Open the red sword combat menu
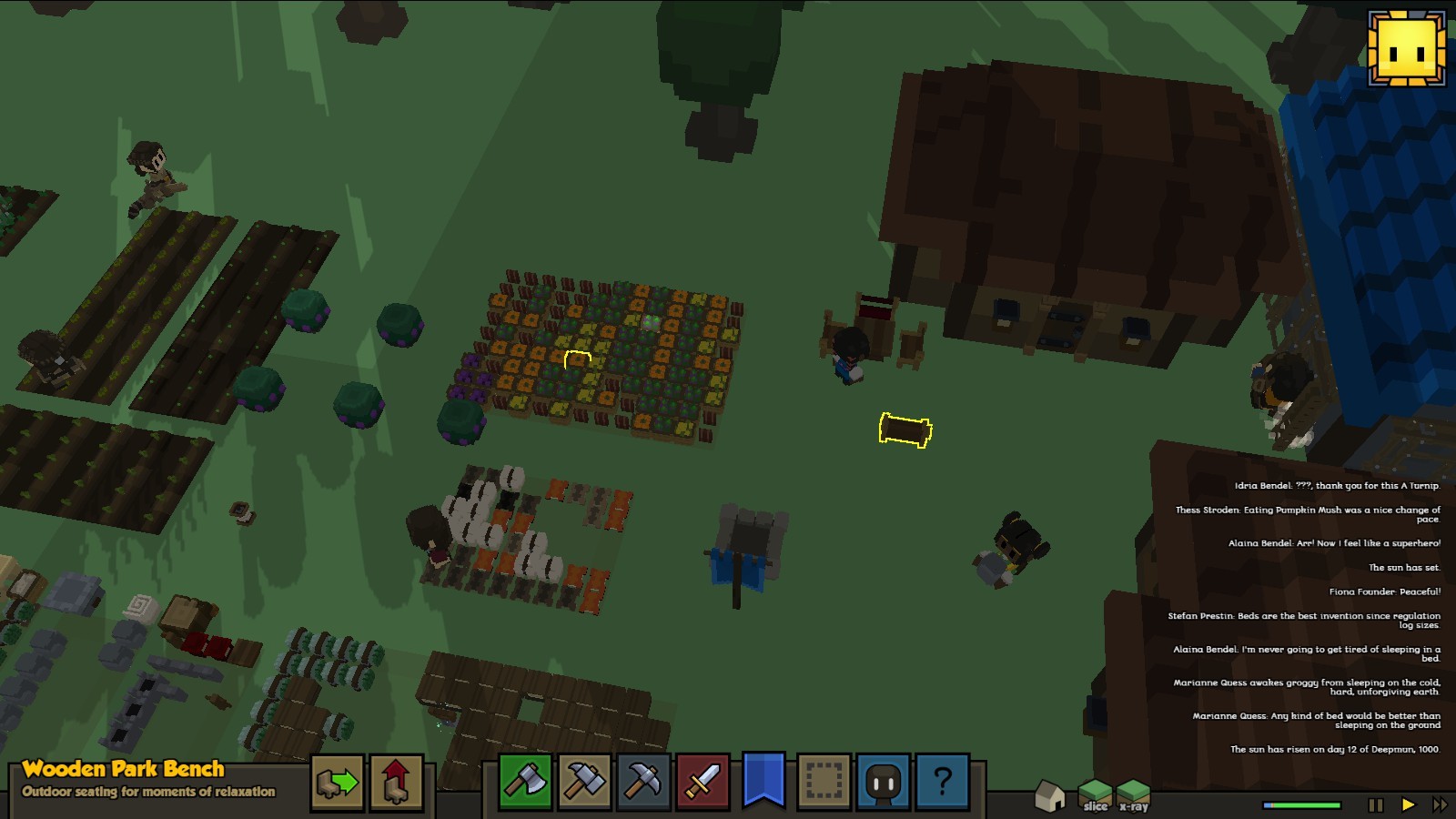The image size is (1456, 819). coord(703,781)
